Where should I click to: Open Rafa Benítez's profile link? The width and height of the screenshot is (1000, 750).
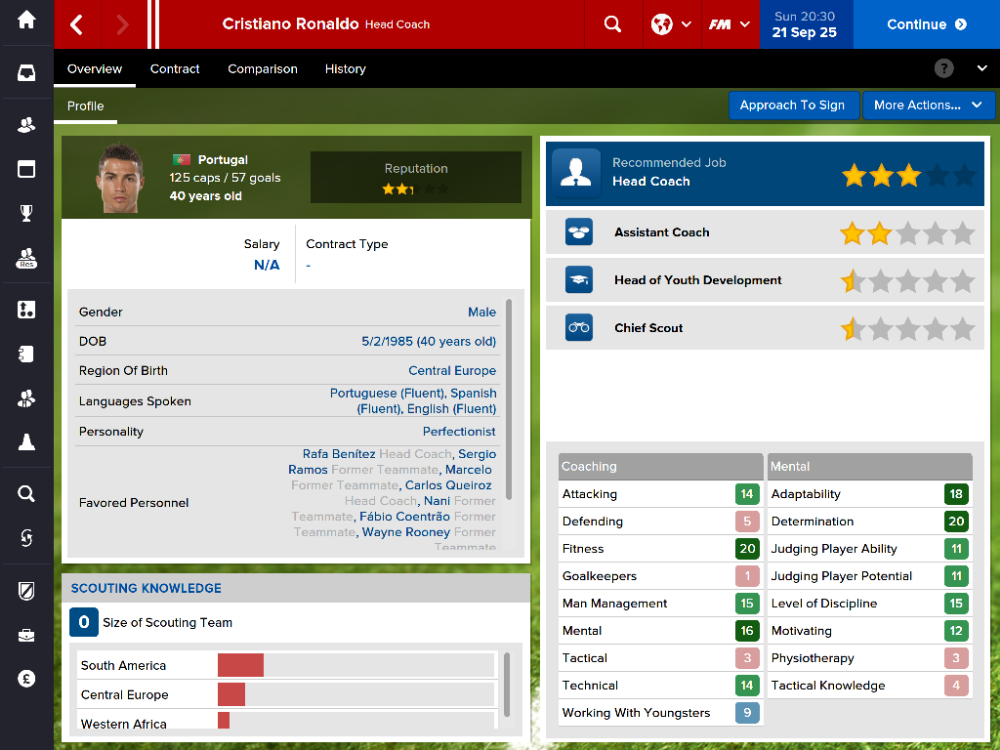339,454
